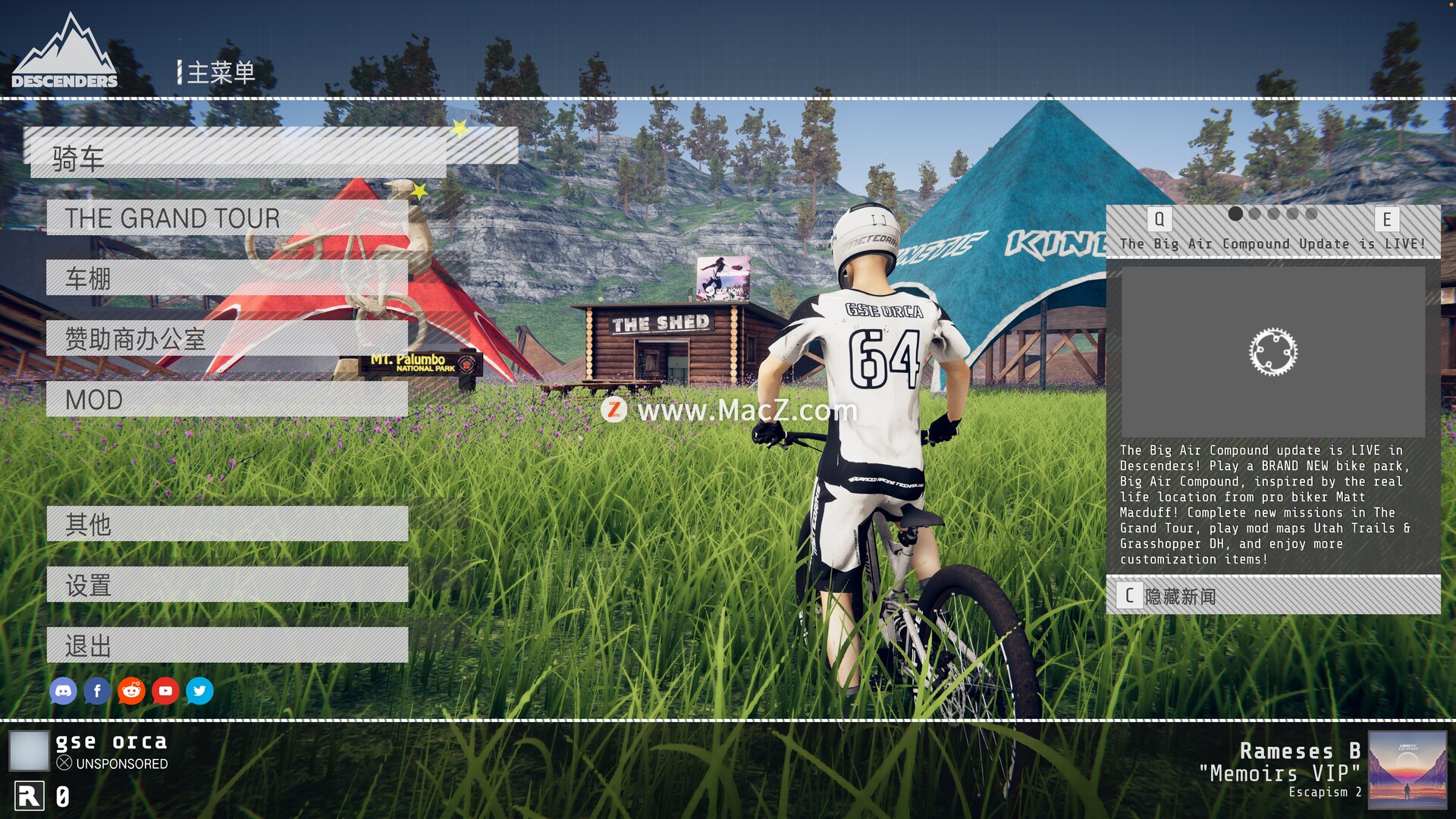This screenshot has height=819, width=1456.
Task: Open THE GRAND TOUR mode
Action: [227, 218]
